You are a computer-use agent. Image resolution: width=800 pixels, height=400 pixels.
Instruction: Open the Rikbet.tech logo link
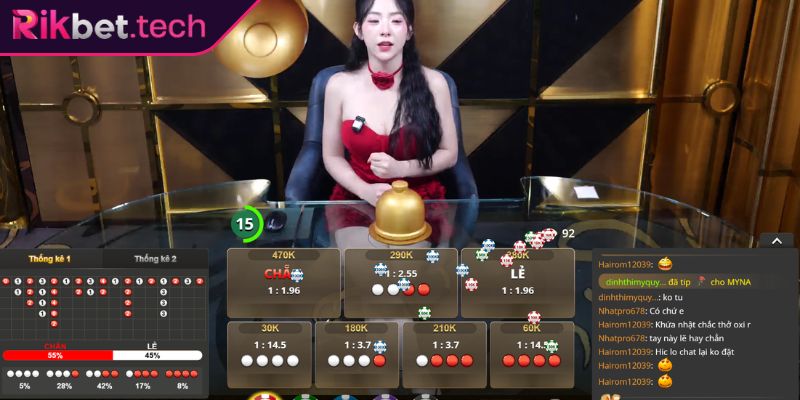click(x=108, y=25)
